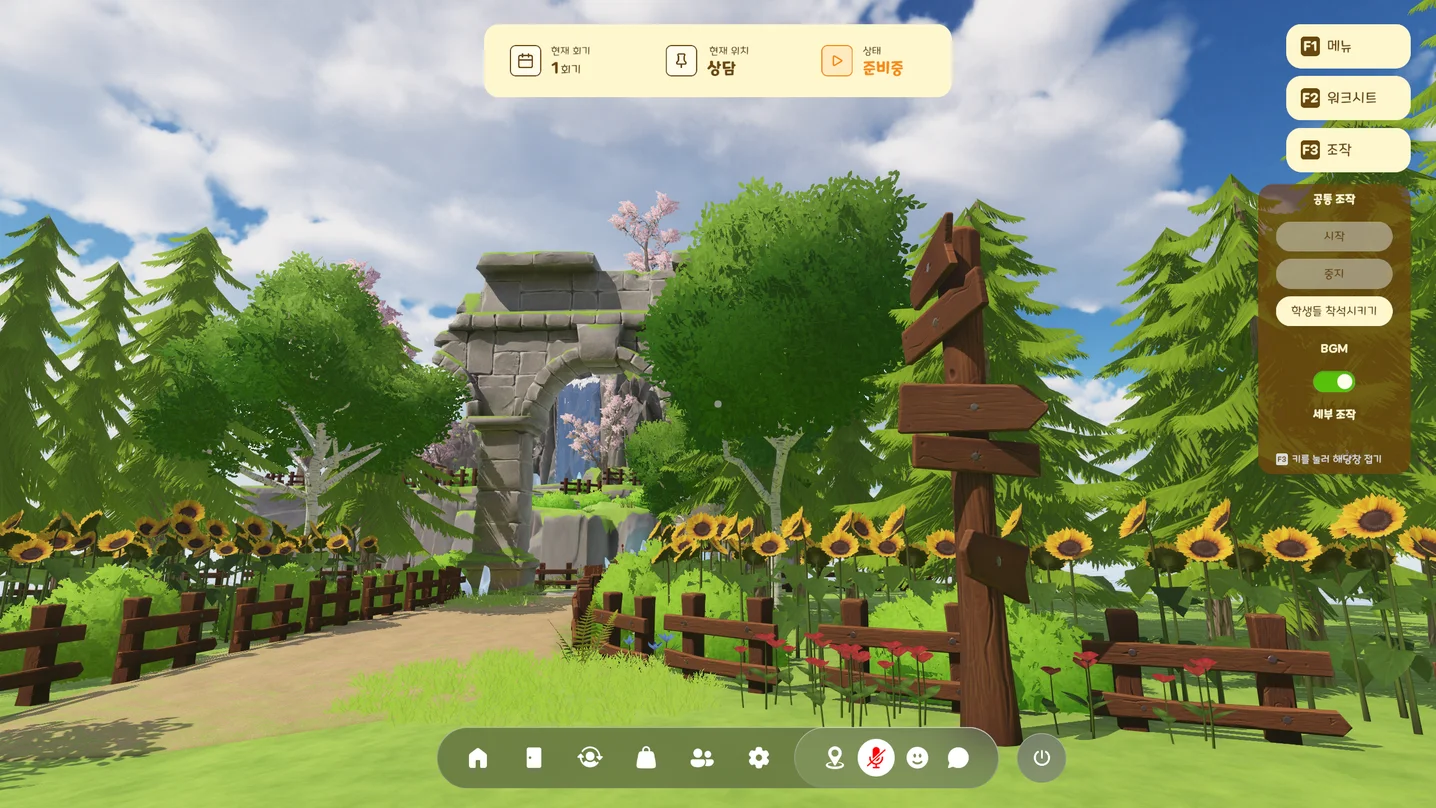Viewport: 1436px width, 808px height.
Task: Open the smiley face emote icon
Action: (917, 758)
